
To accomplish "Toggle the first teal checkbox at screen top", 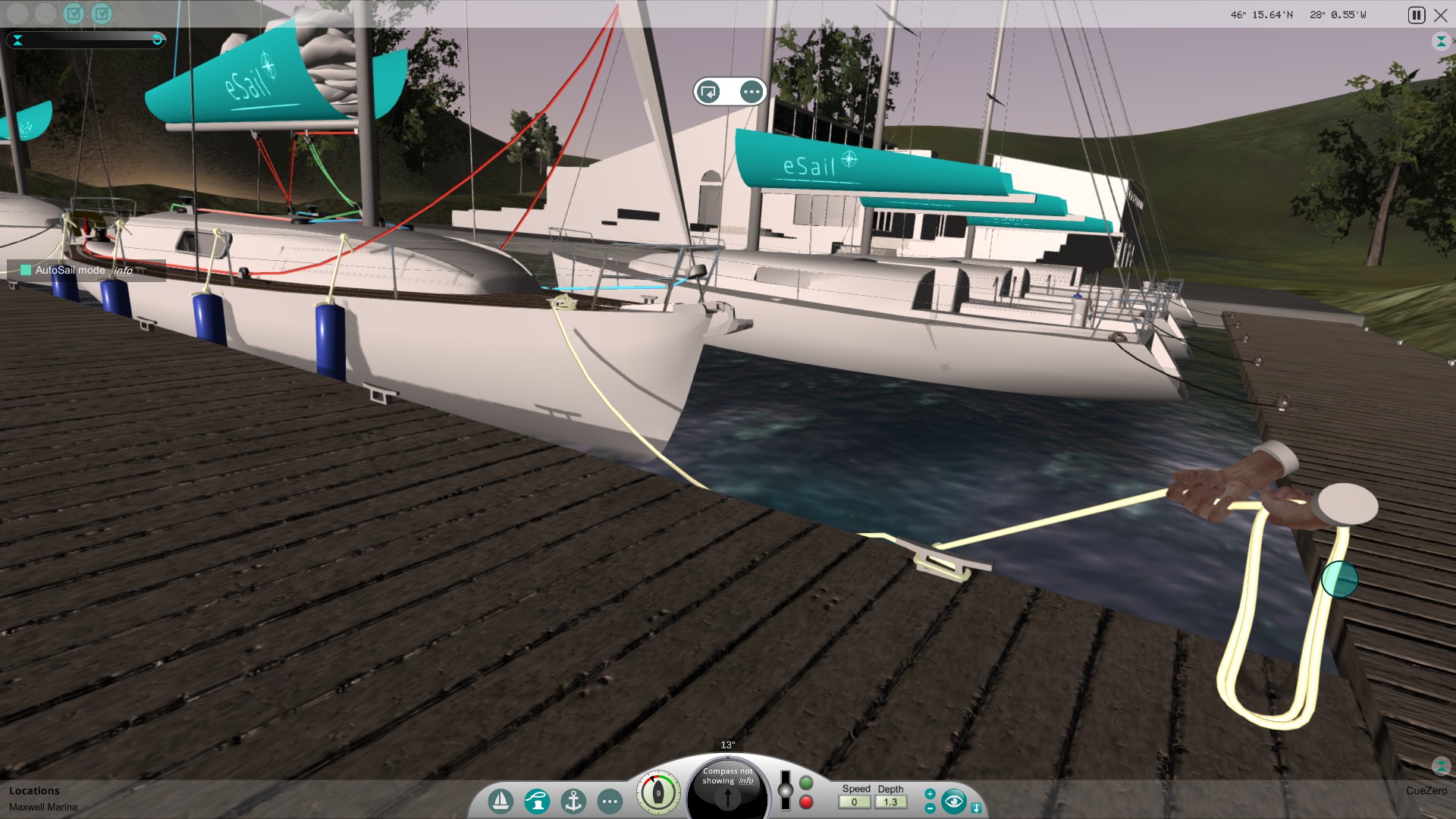I will tap(73, 14).
